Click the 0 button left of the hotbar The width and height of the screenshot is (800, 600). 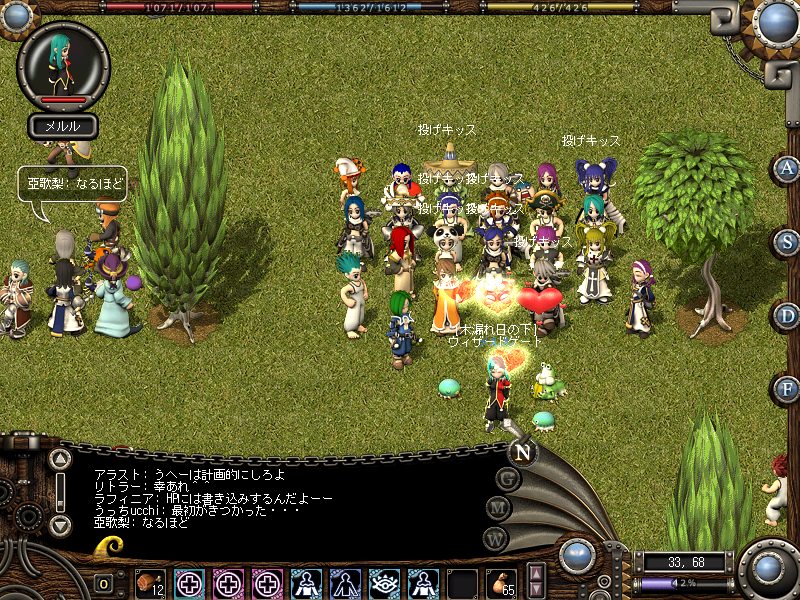tap(104, 583)
